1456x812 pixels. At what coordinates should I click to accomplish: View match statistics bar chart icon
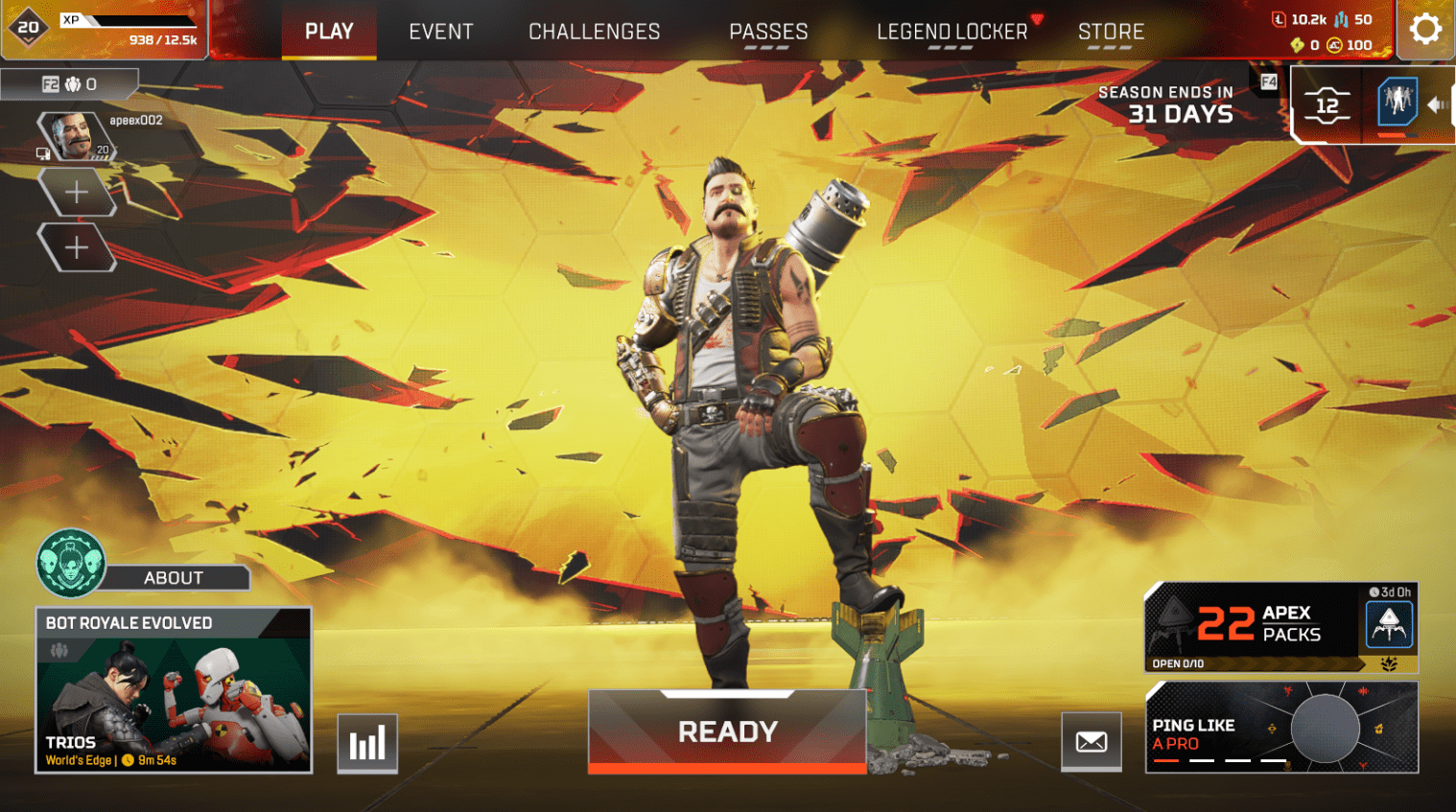point(368,742)
